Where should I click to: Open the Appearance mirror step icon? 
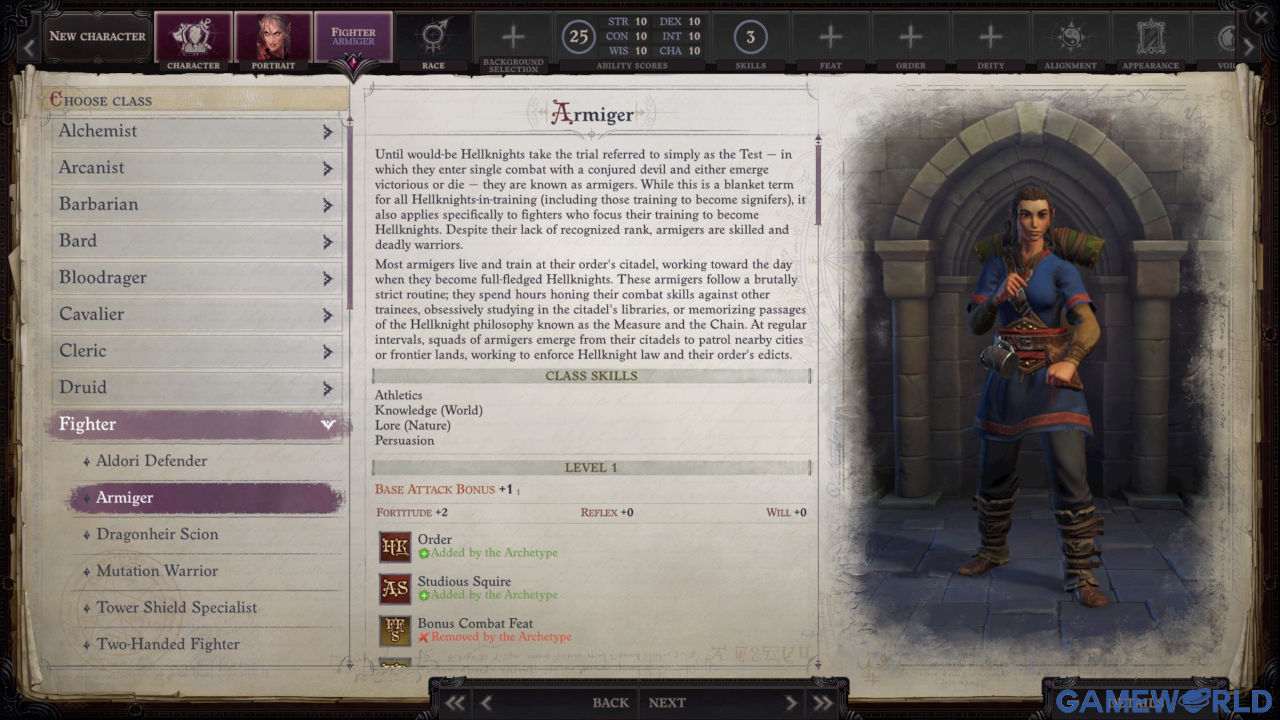click(1150, 35)
